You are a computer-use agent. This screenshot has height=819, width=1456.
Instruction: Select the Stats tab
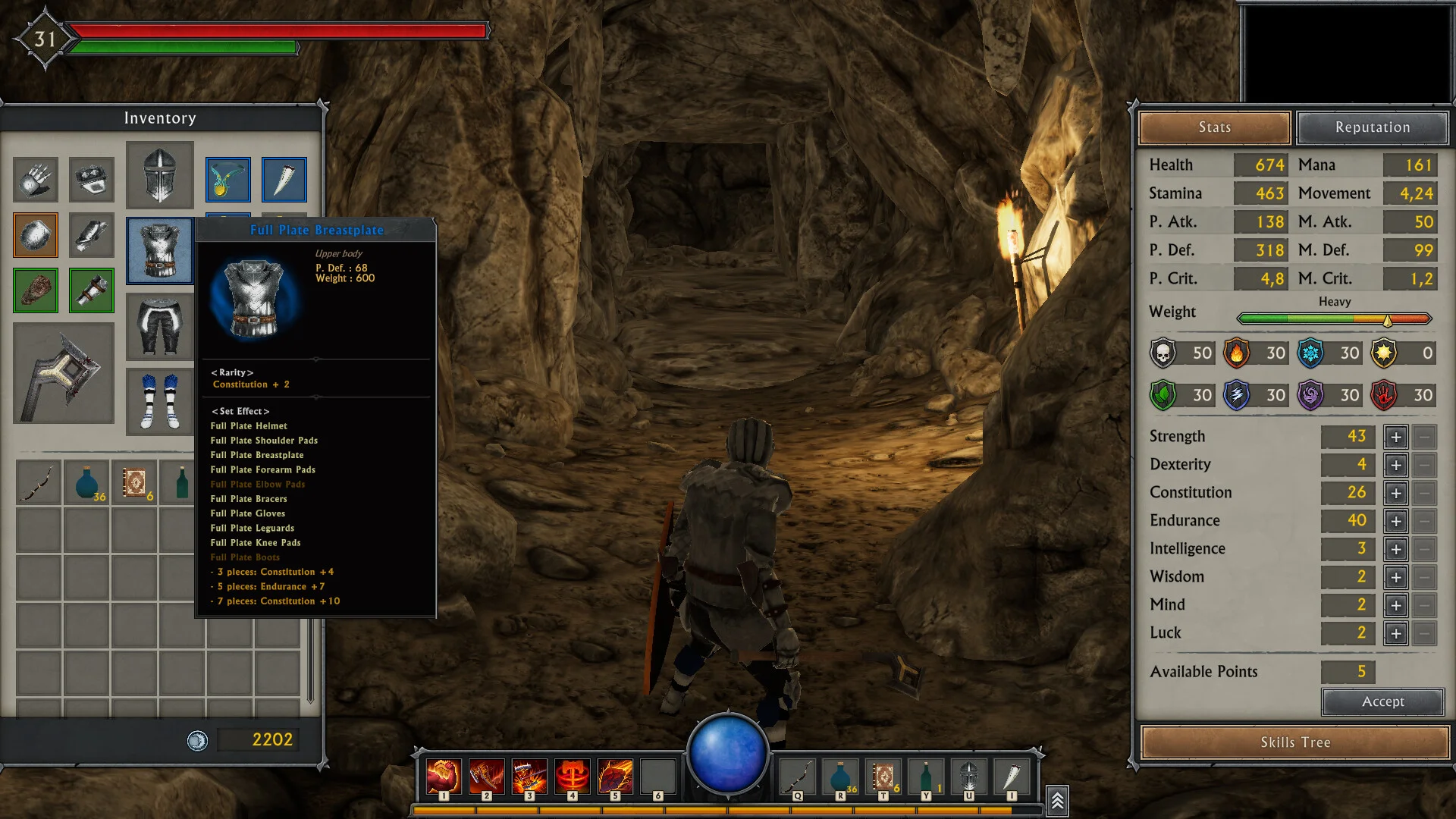(1214, 127)
